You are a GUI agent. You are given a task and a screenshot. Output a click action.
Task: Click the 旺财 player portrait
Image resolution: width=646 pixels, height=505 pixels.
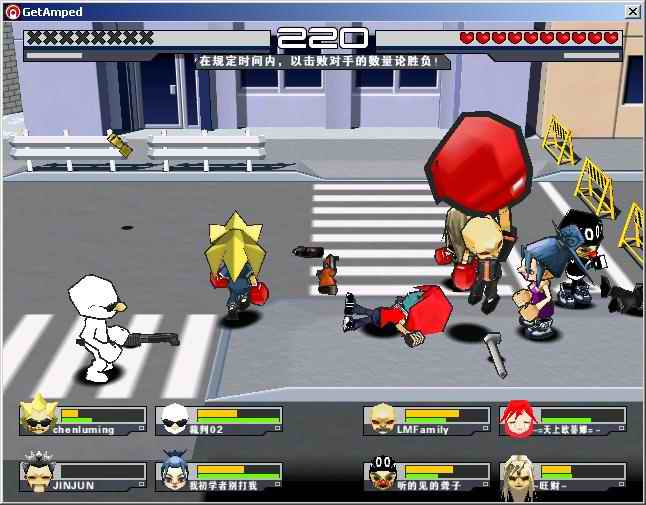coord(518,474)
